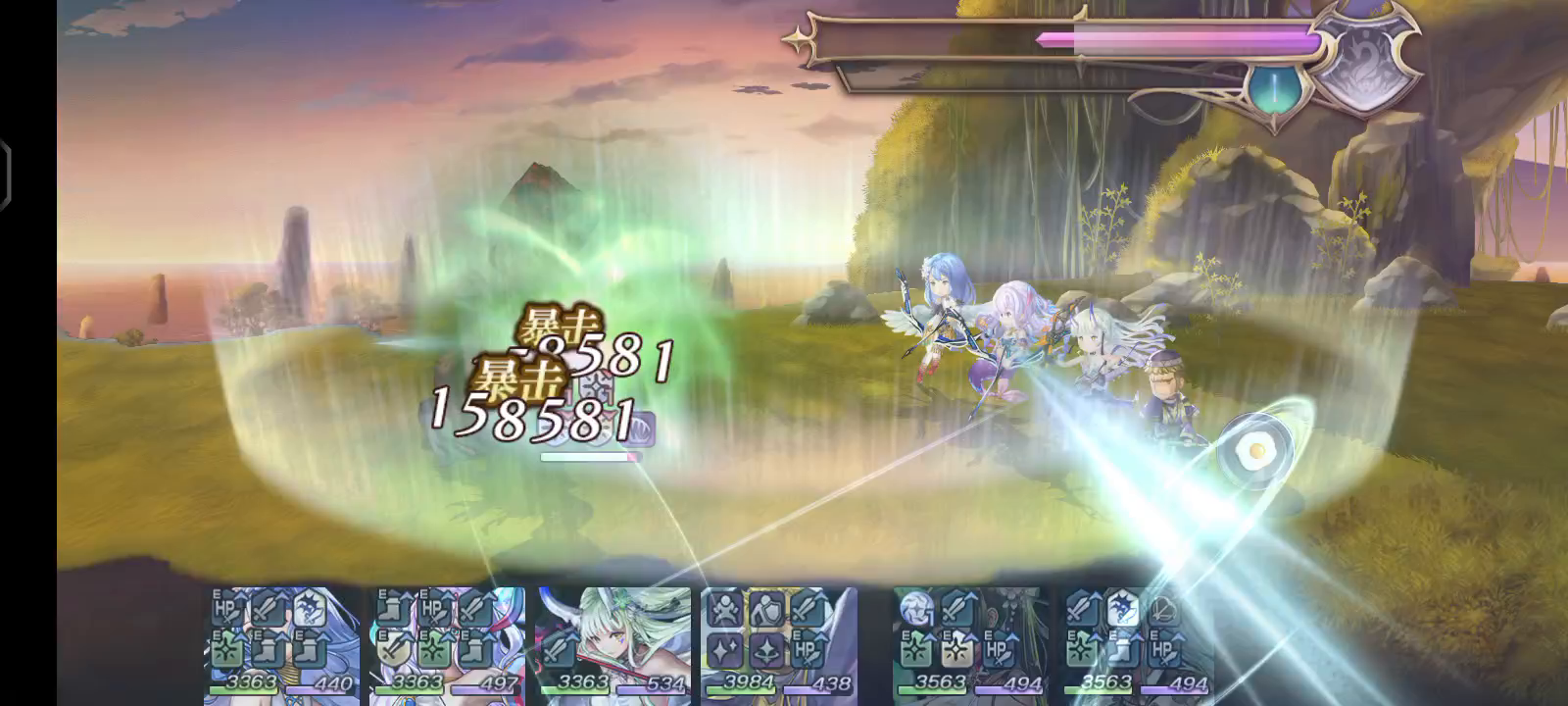Viewport: 1568px width, 706px height.
Task: Click the dragon-blade skill icon on first character
Action: (309, 607)
